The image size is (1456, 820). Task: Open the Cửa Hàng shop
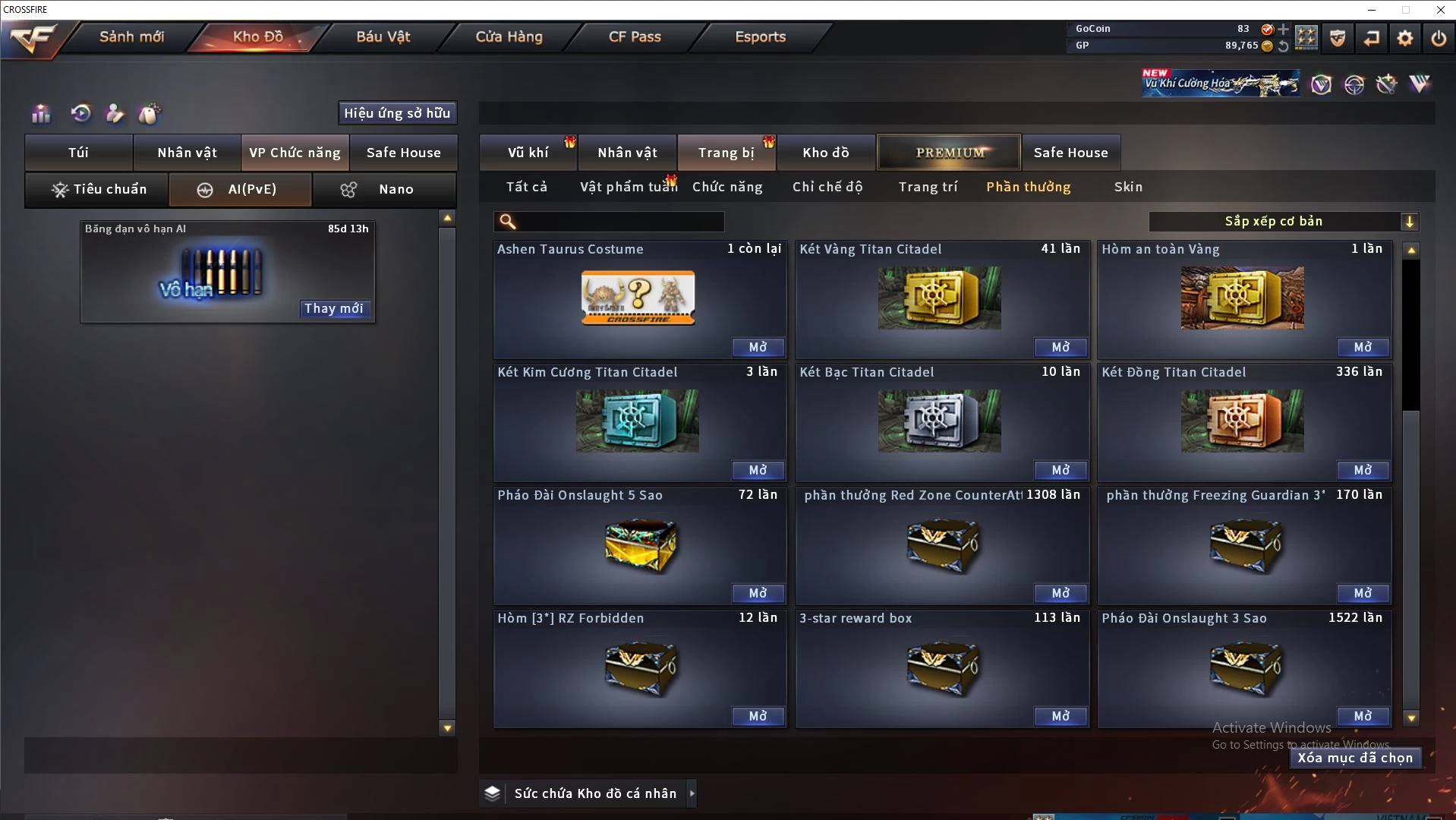tap(509, 36)
